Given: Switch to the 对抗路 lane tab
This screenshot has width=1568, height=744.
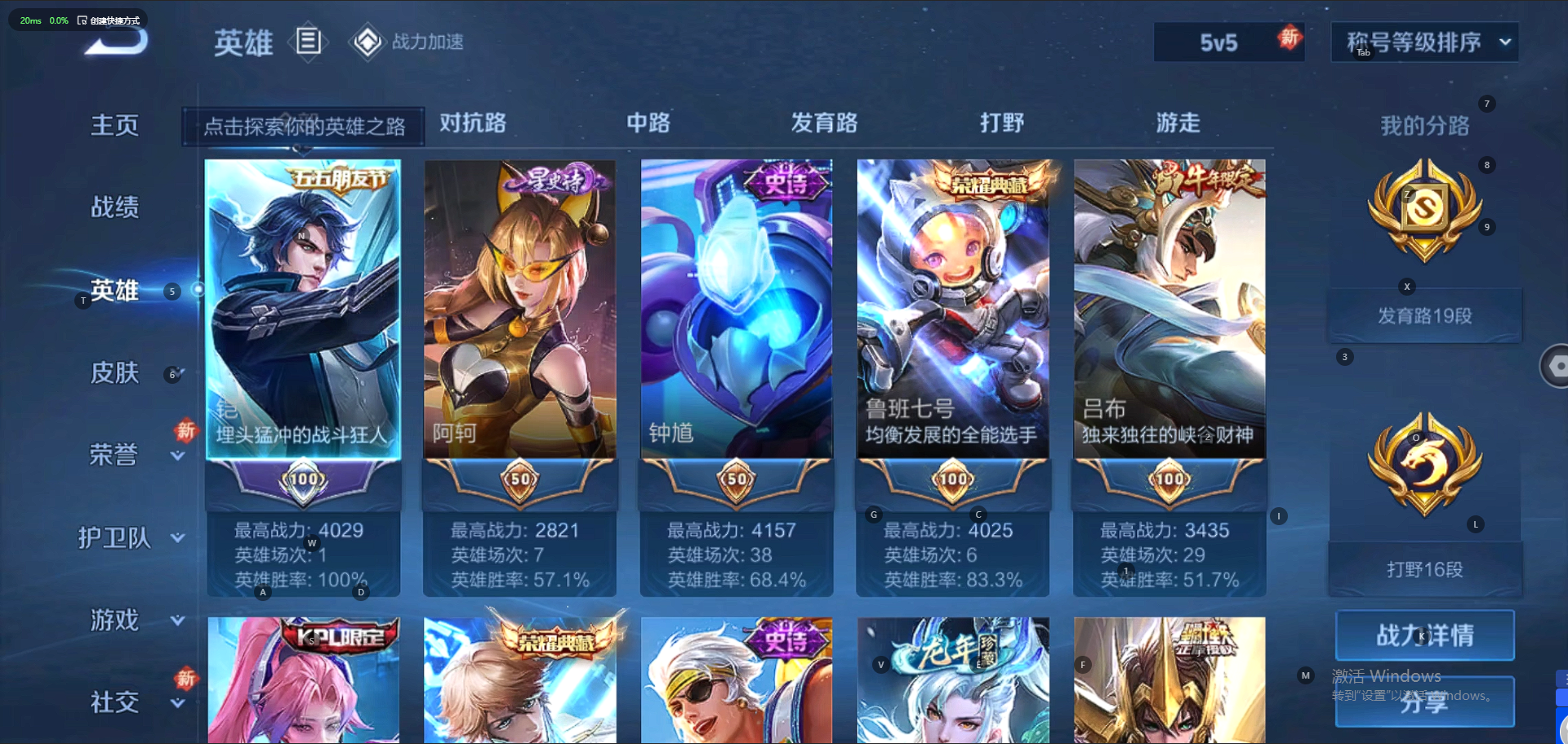Looking at the screenshot, I should (x=473, y=123).
